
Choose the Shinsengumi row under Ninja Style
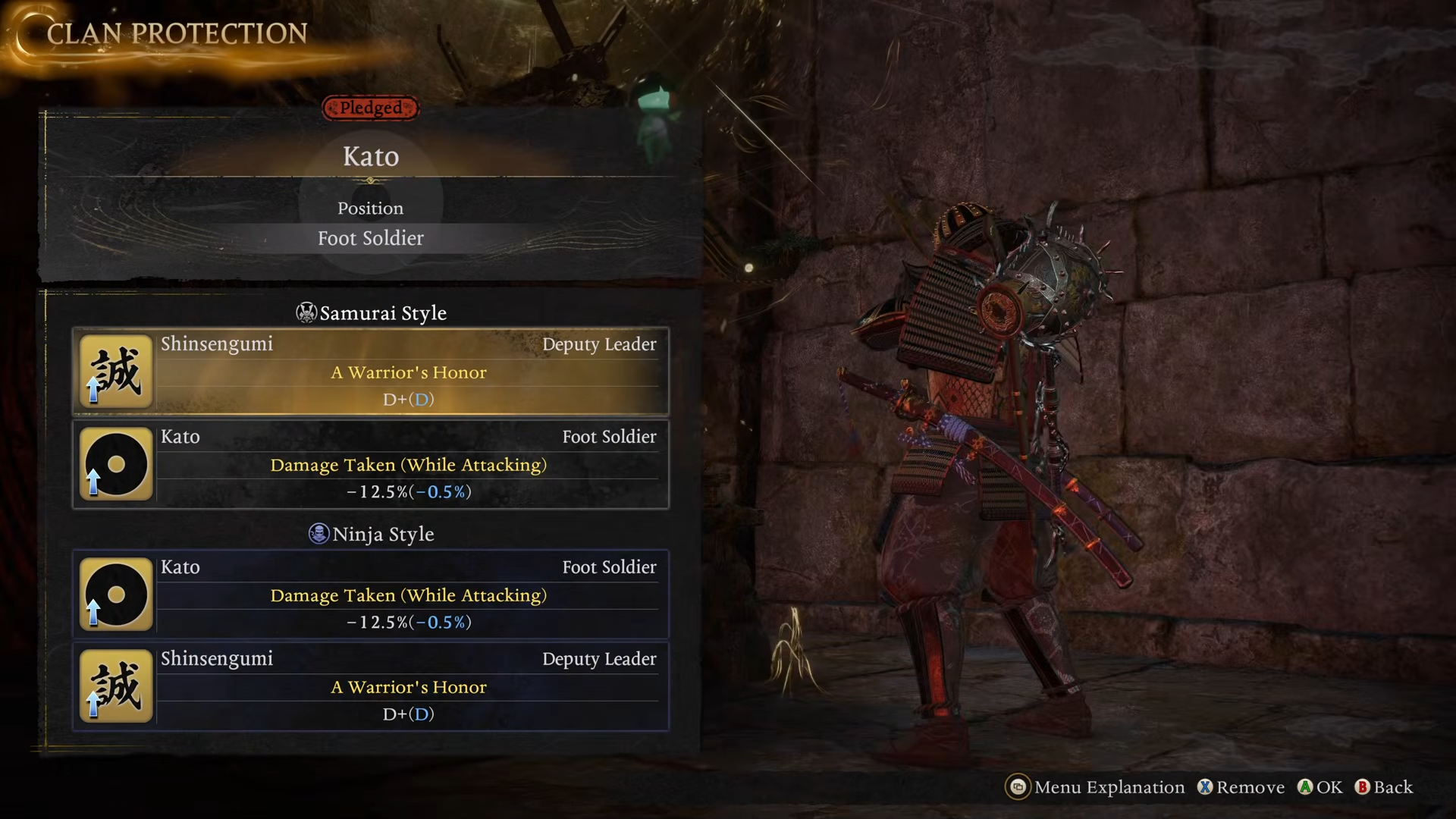coord(371,686)
